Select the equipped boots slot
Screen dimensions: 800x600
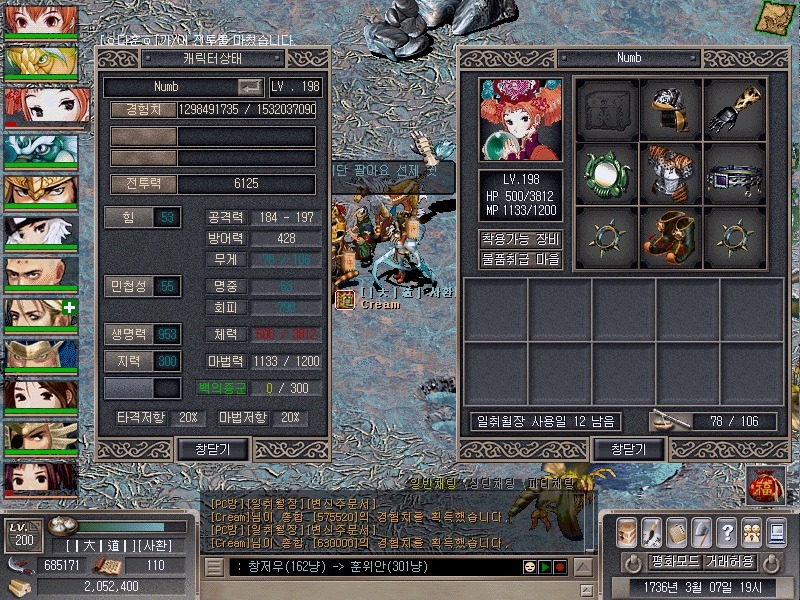point(671,235)
